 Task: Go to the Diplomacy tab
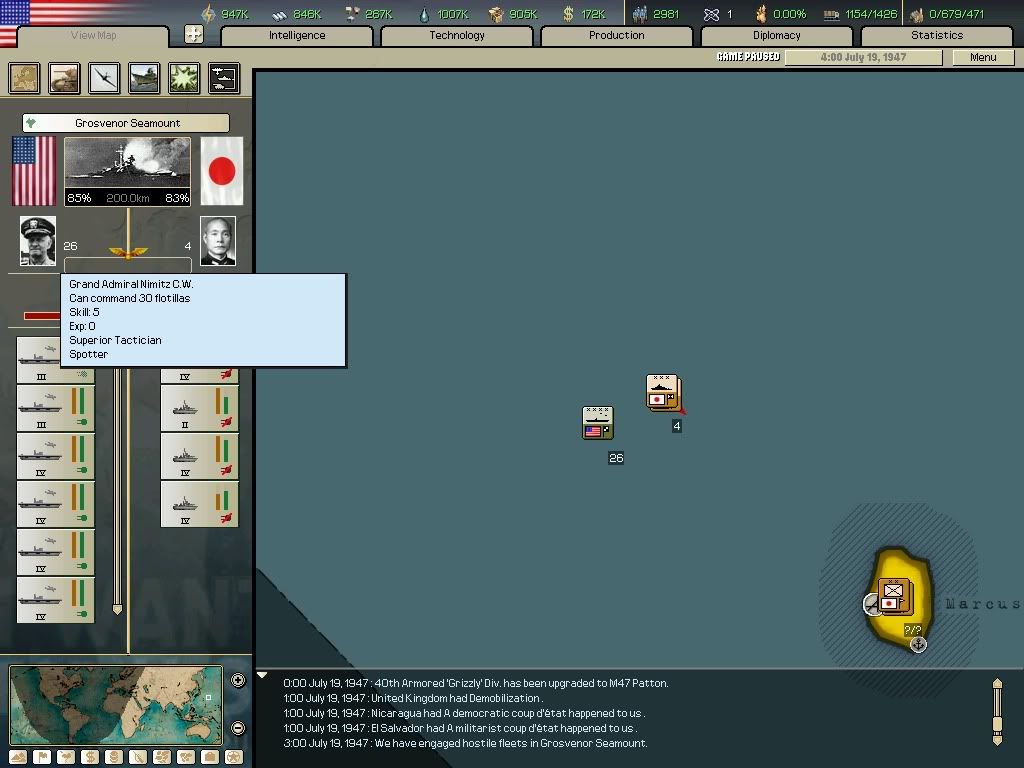776,36
